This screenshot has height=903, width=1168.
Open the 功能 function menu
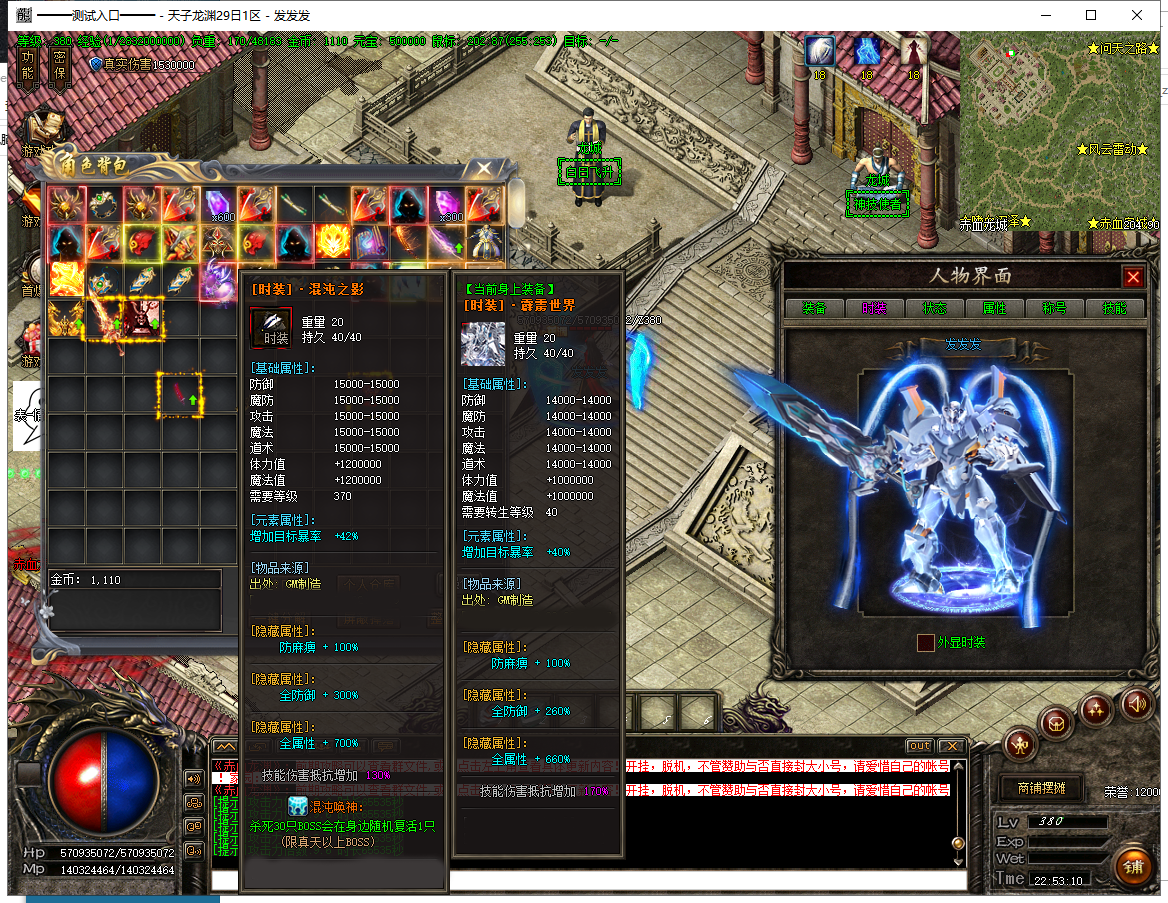[28, 66]
